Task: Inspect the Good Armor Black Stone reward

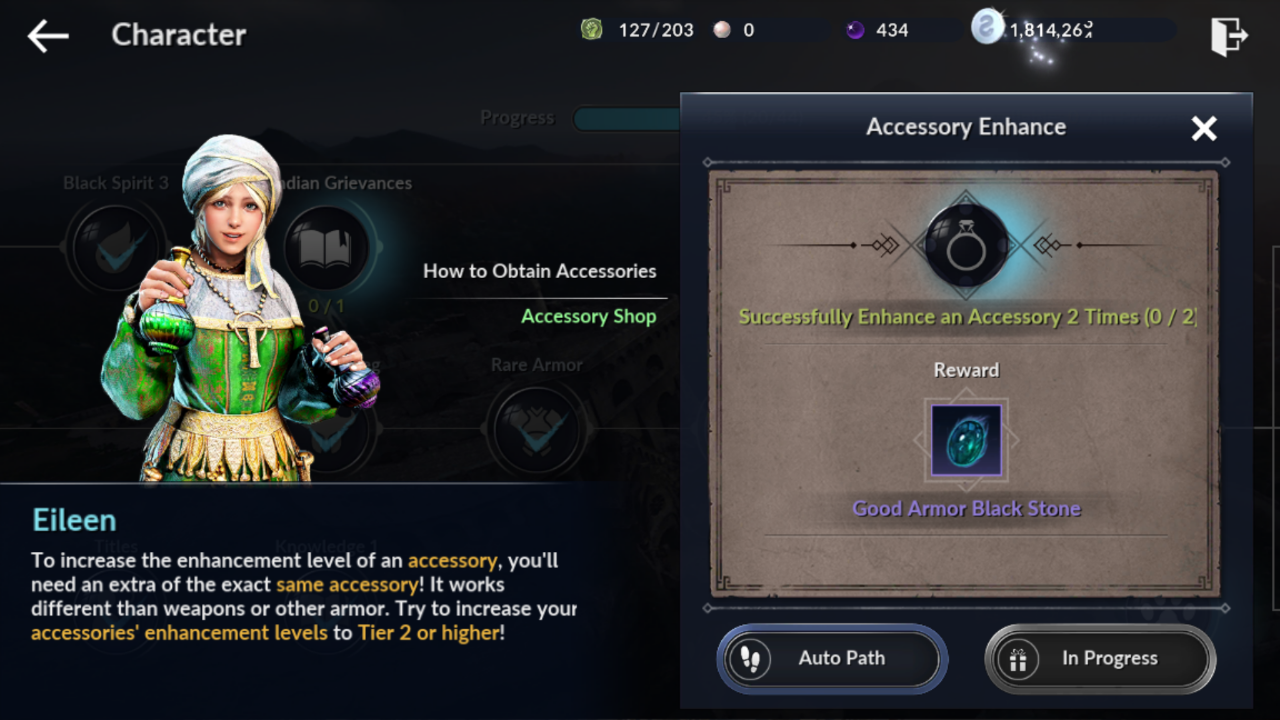Action: (966, 440)
